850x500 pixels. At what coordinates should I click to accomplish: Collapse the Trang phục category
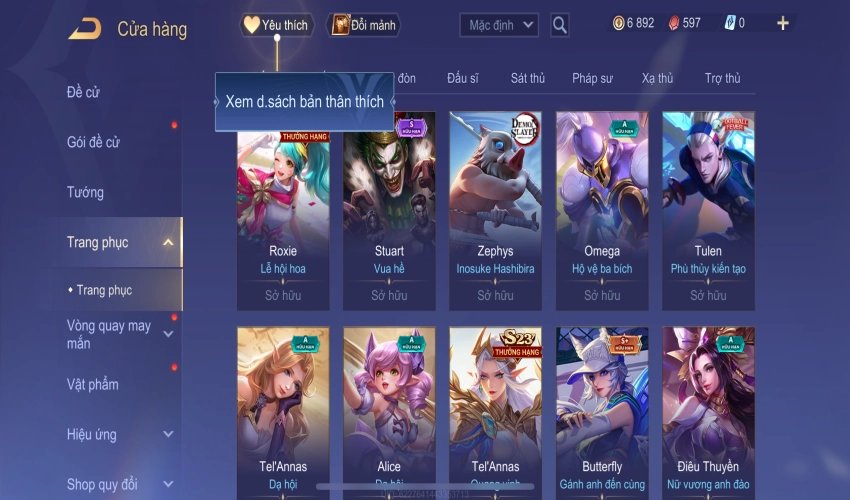(168, 242)
